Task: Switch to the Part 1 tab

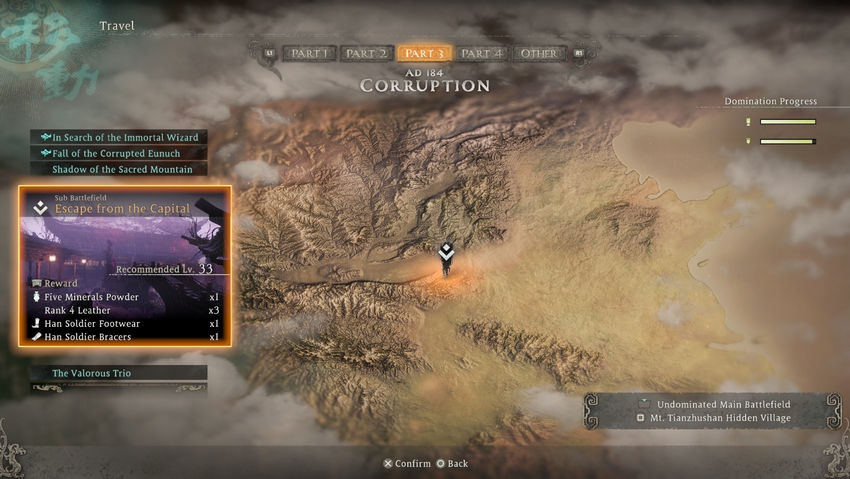Action: (309, 54)
